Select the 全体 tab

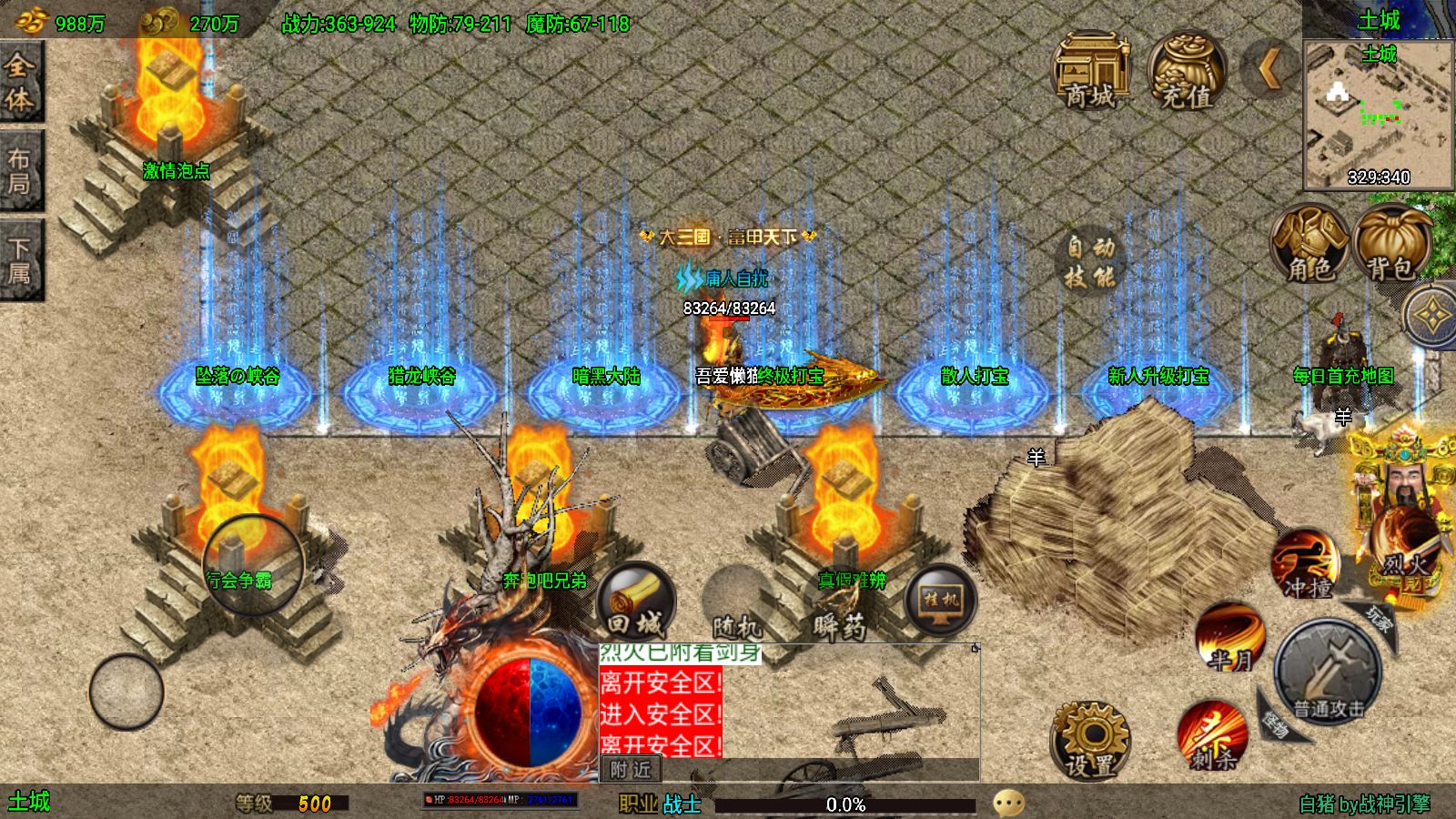pos(20,82)
